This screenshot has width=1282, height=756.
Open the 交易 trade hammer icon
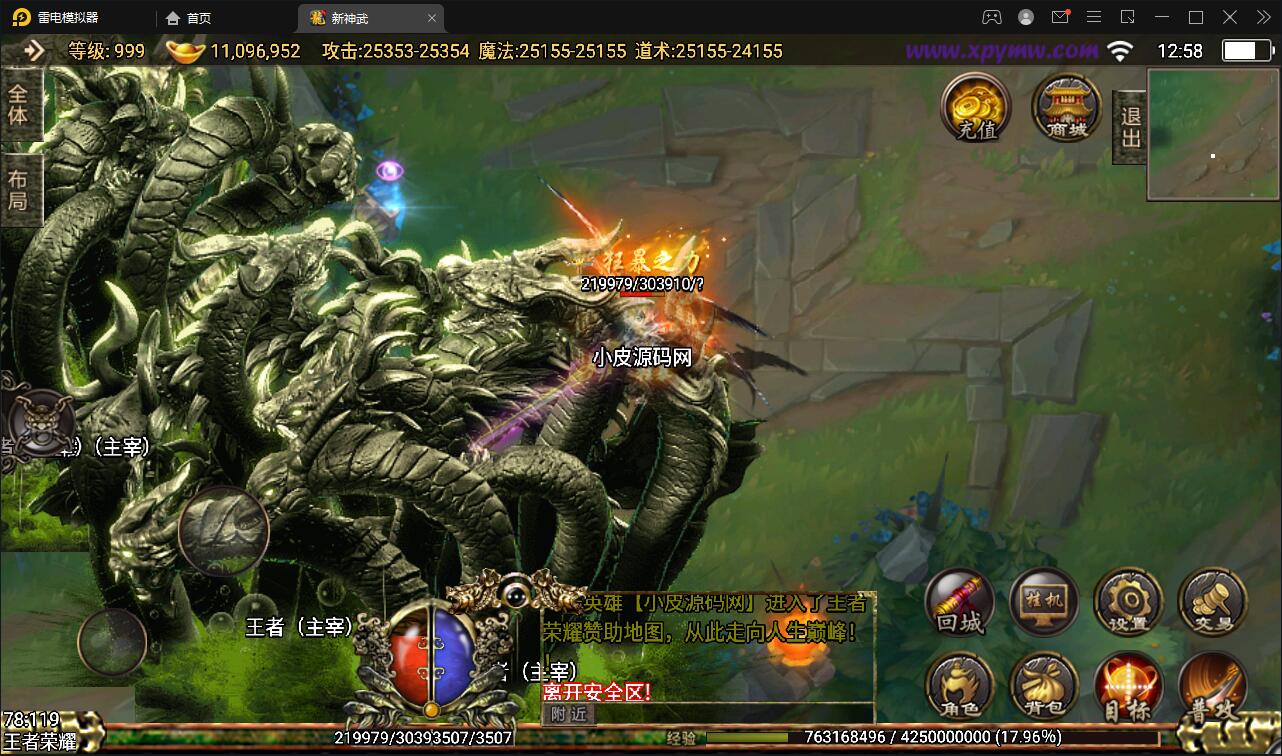(1211, 602)
